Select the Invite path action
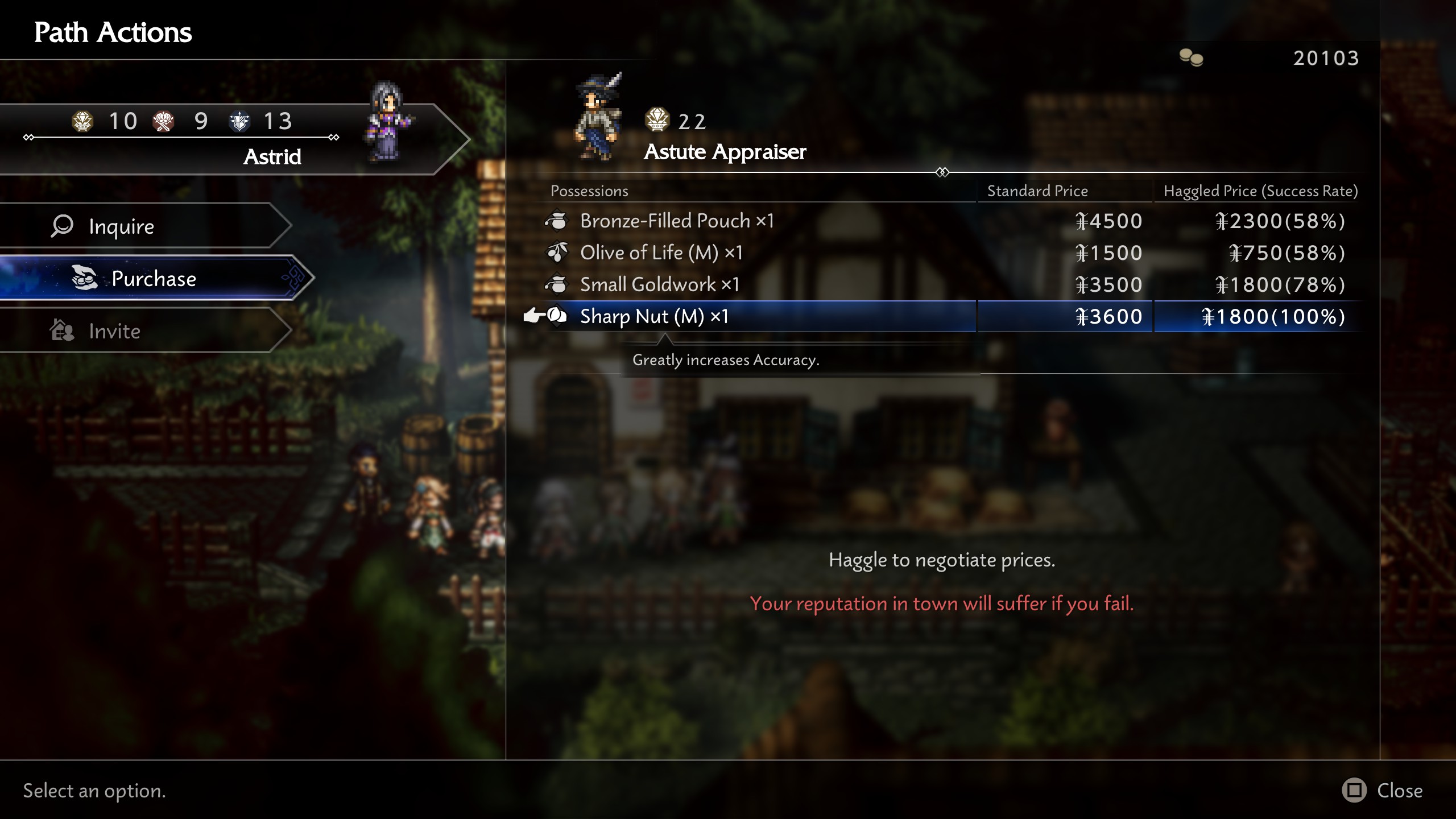1456x819 pixels. point(142,331)
